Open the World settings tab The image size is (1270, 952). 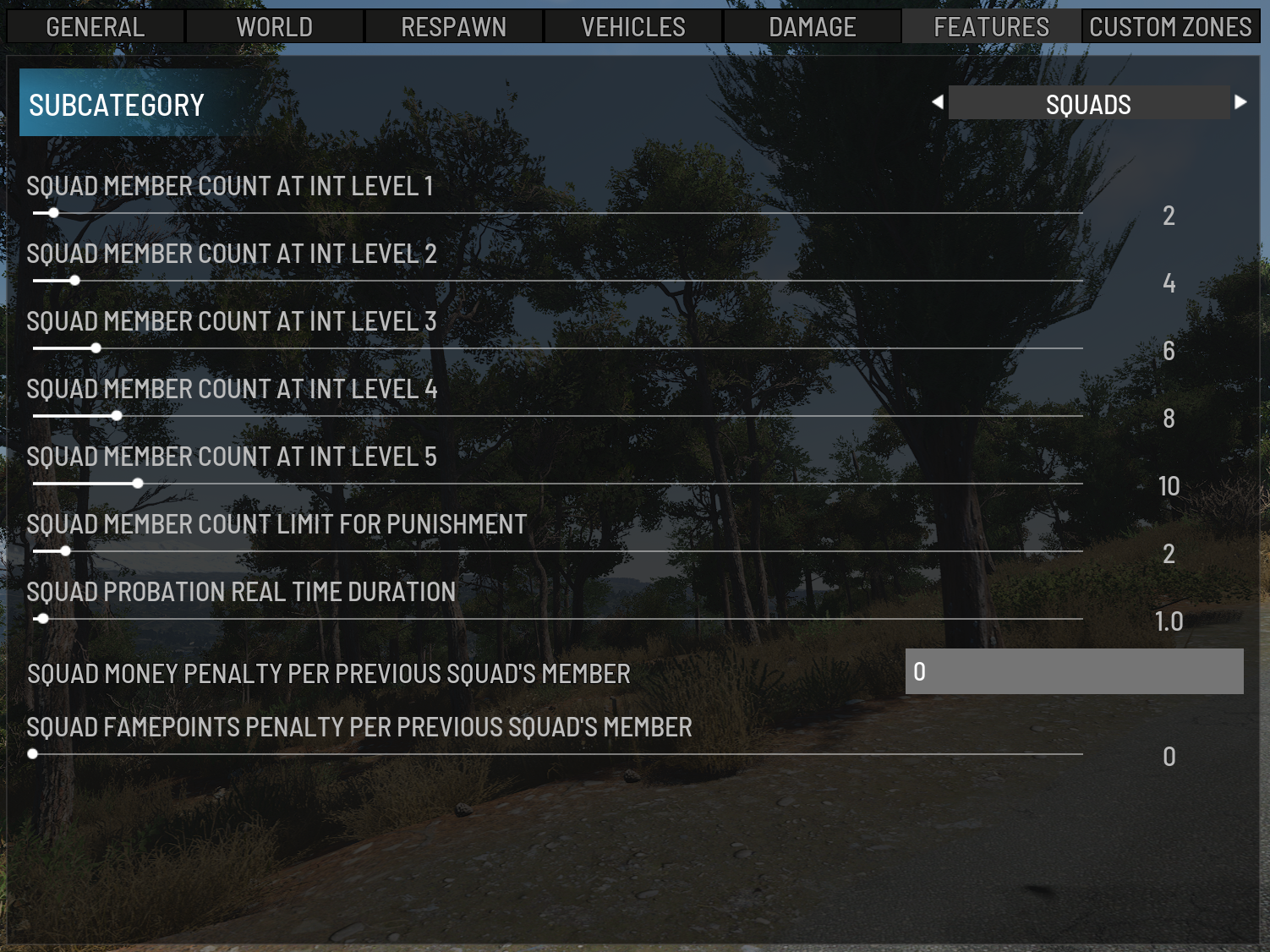pyautogui.click(x=275, y=27)
